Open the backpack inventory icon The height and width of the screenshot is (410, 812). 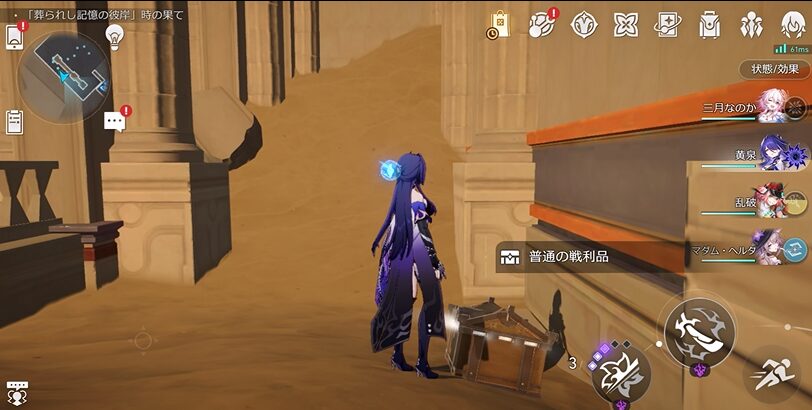pyautogui.click(x=710, y=25)
